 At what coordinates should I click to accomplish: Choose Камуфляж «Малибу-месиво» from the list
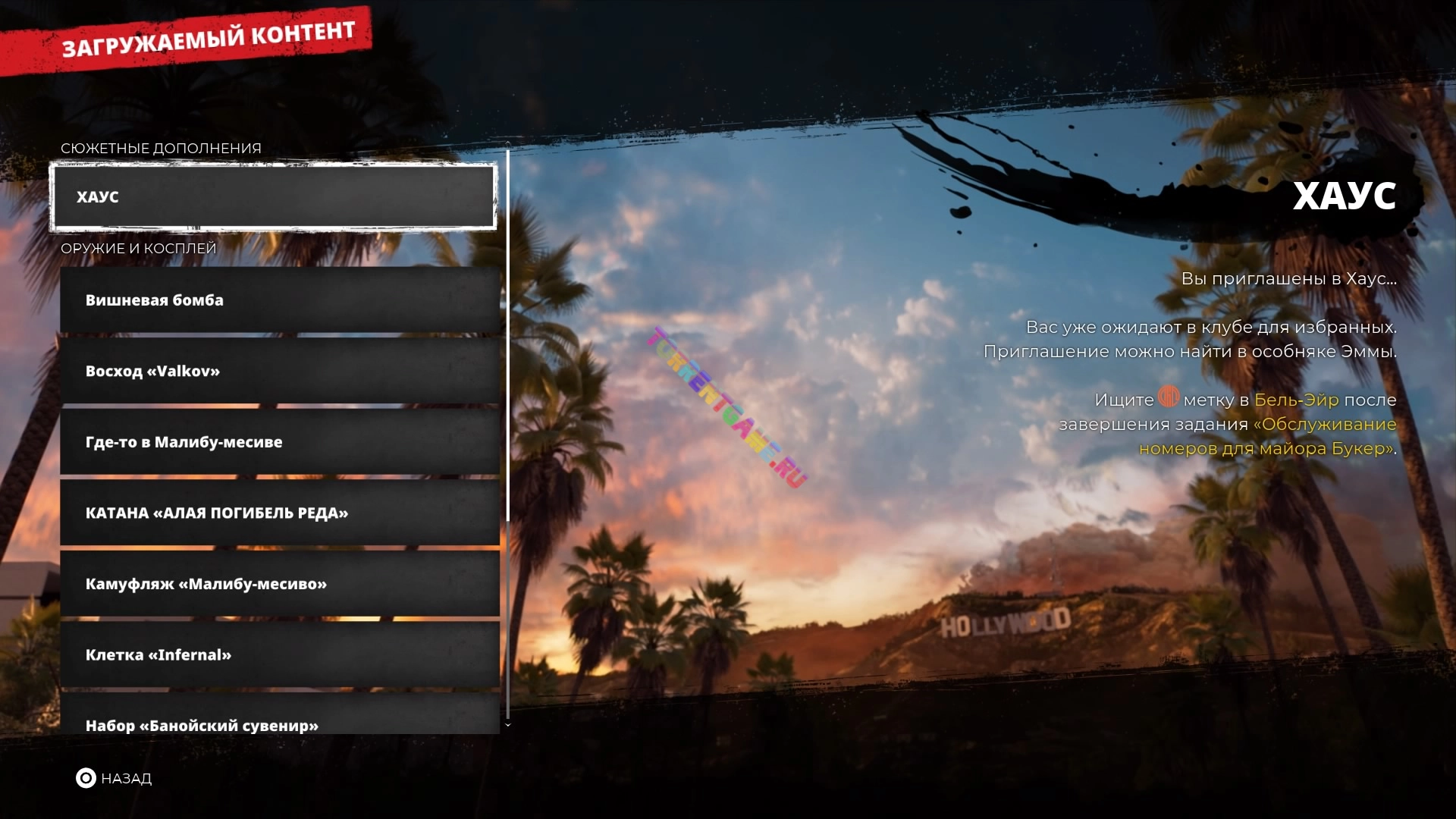click(x=279, y=584)
